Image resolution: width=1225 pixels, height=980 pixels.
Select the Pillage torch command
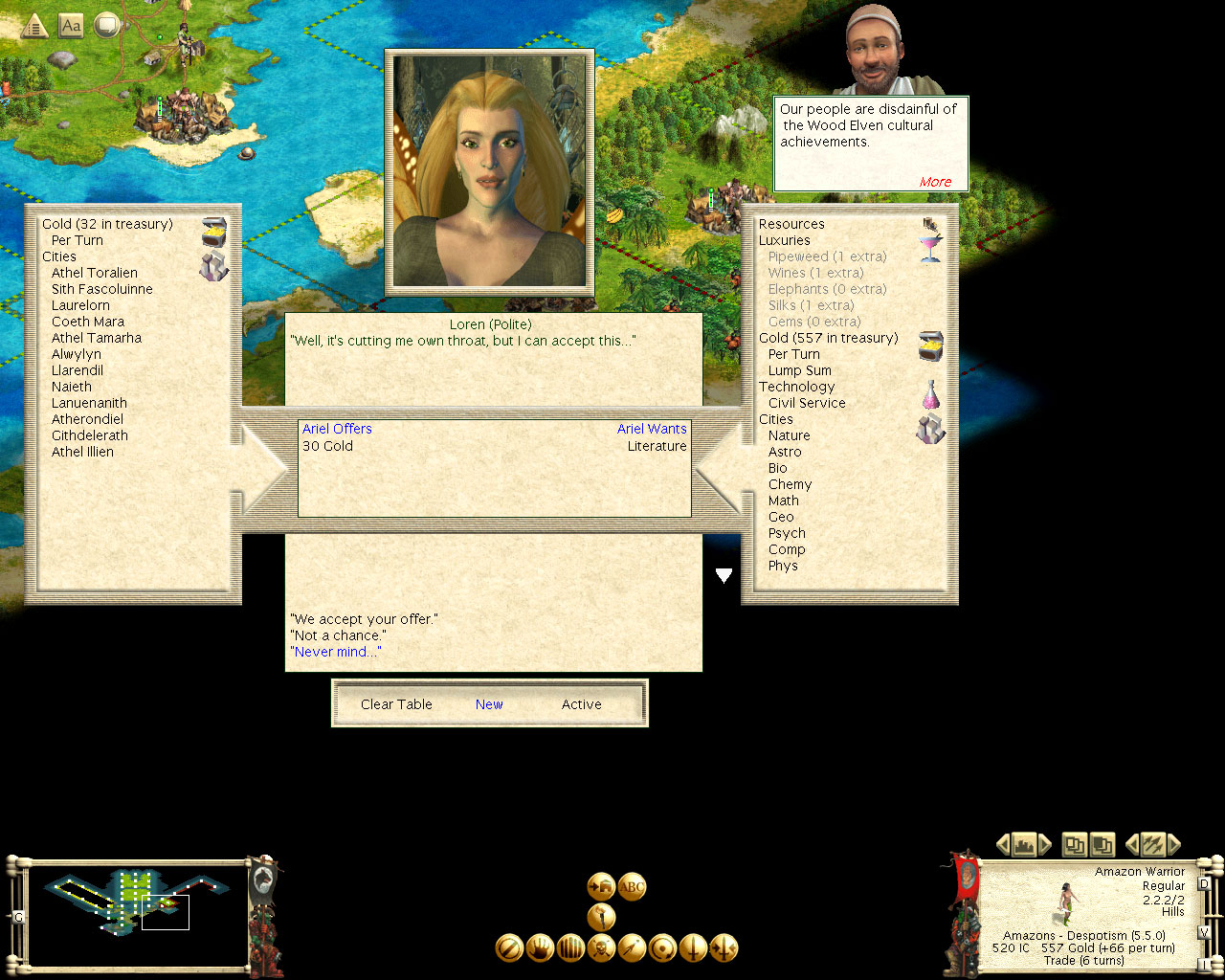[602, 916]
